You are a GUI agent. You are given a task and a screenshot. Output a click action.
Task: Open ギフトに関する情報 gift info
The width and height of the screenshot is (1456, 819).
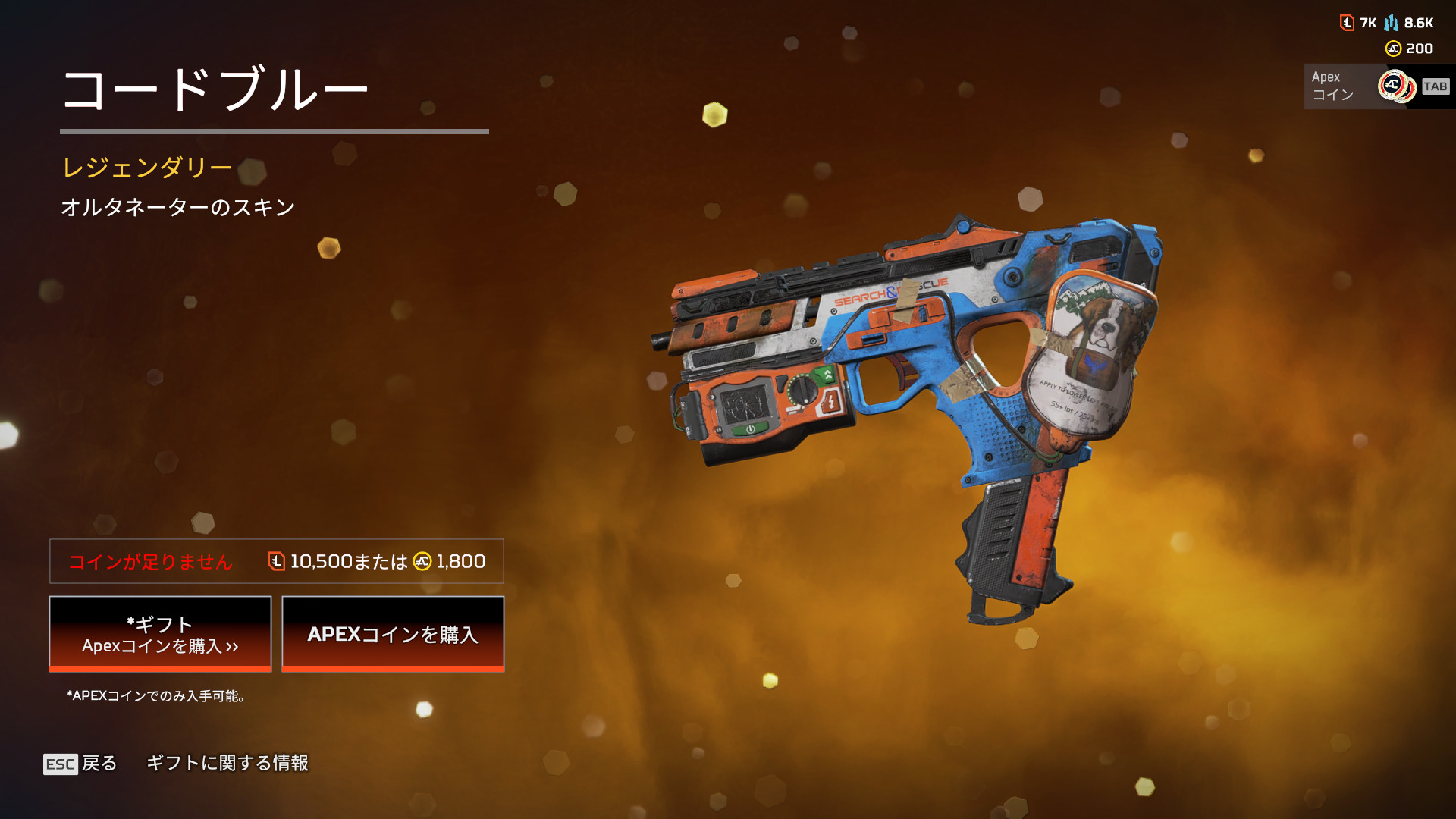[227, 763]
